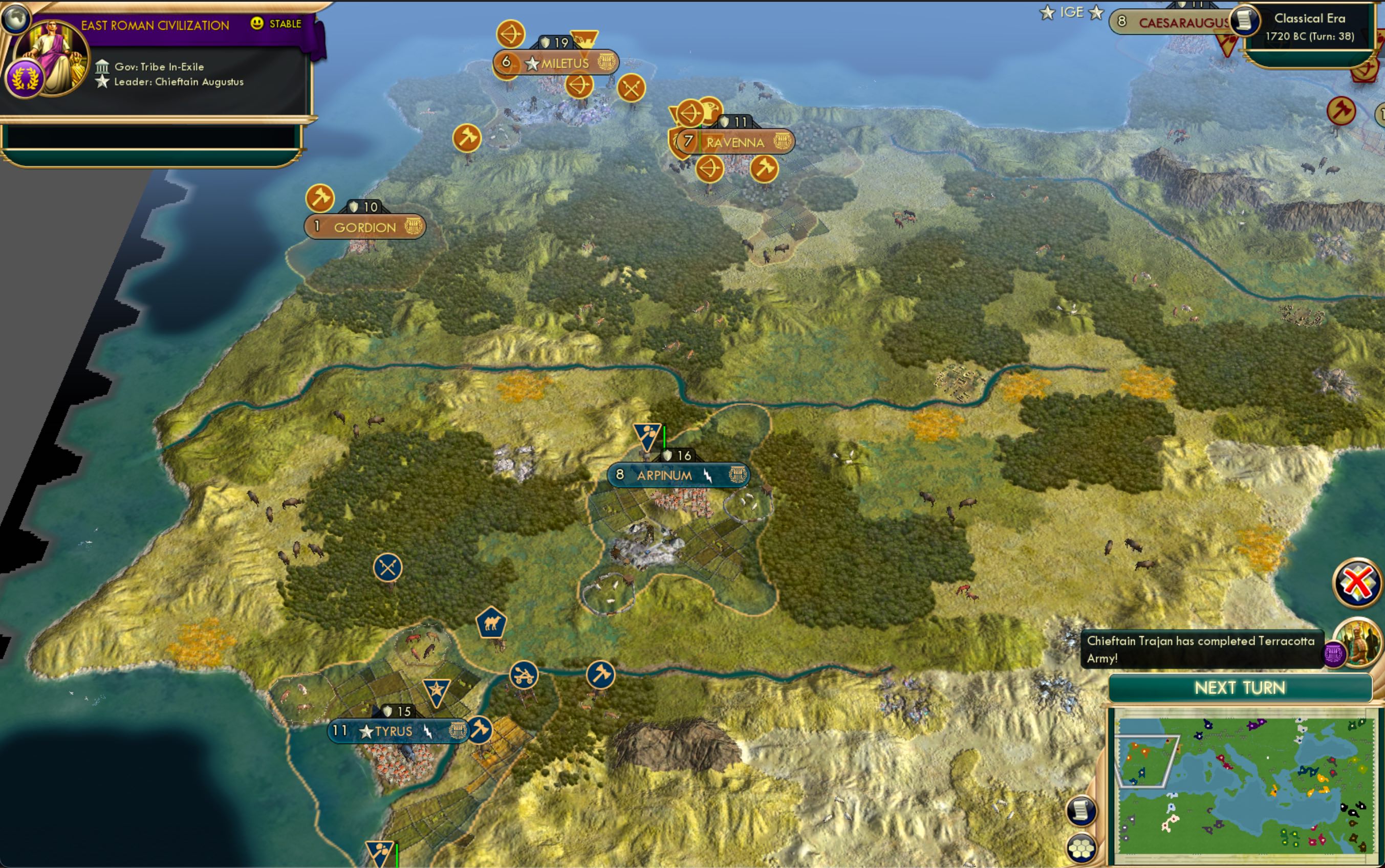Select the worker hammer icon above Gordion
The width and height of the screenshot is (1385, 868).
tap(320, 198)
